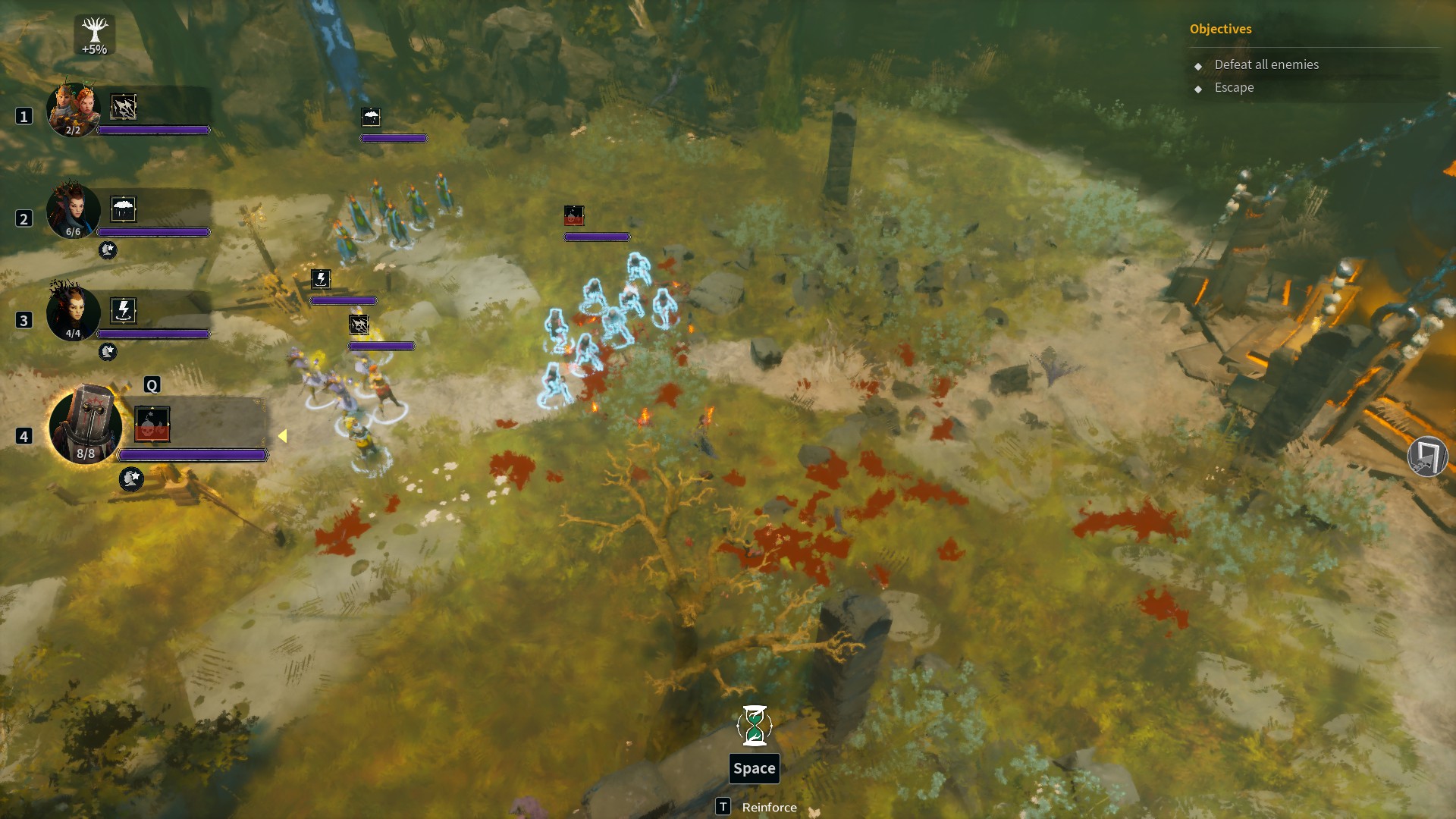
Task: Click the "Escape" objective entry
Action: (x=1234, y=88)
